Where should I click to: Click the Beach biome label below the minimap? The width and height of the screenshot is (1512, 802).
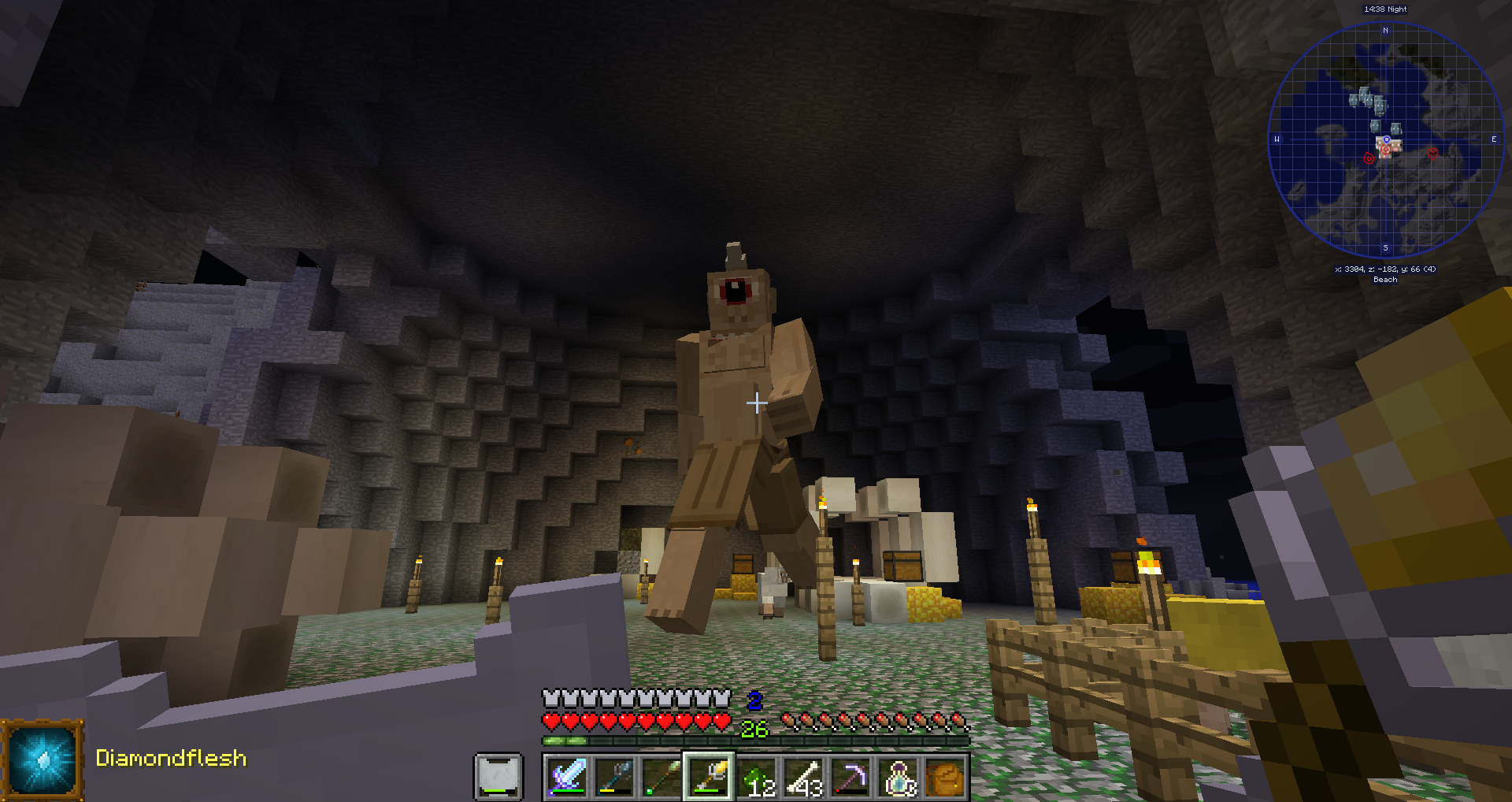coord(1384,279)
